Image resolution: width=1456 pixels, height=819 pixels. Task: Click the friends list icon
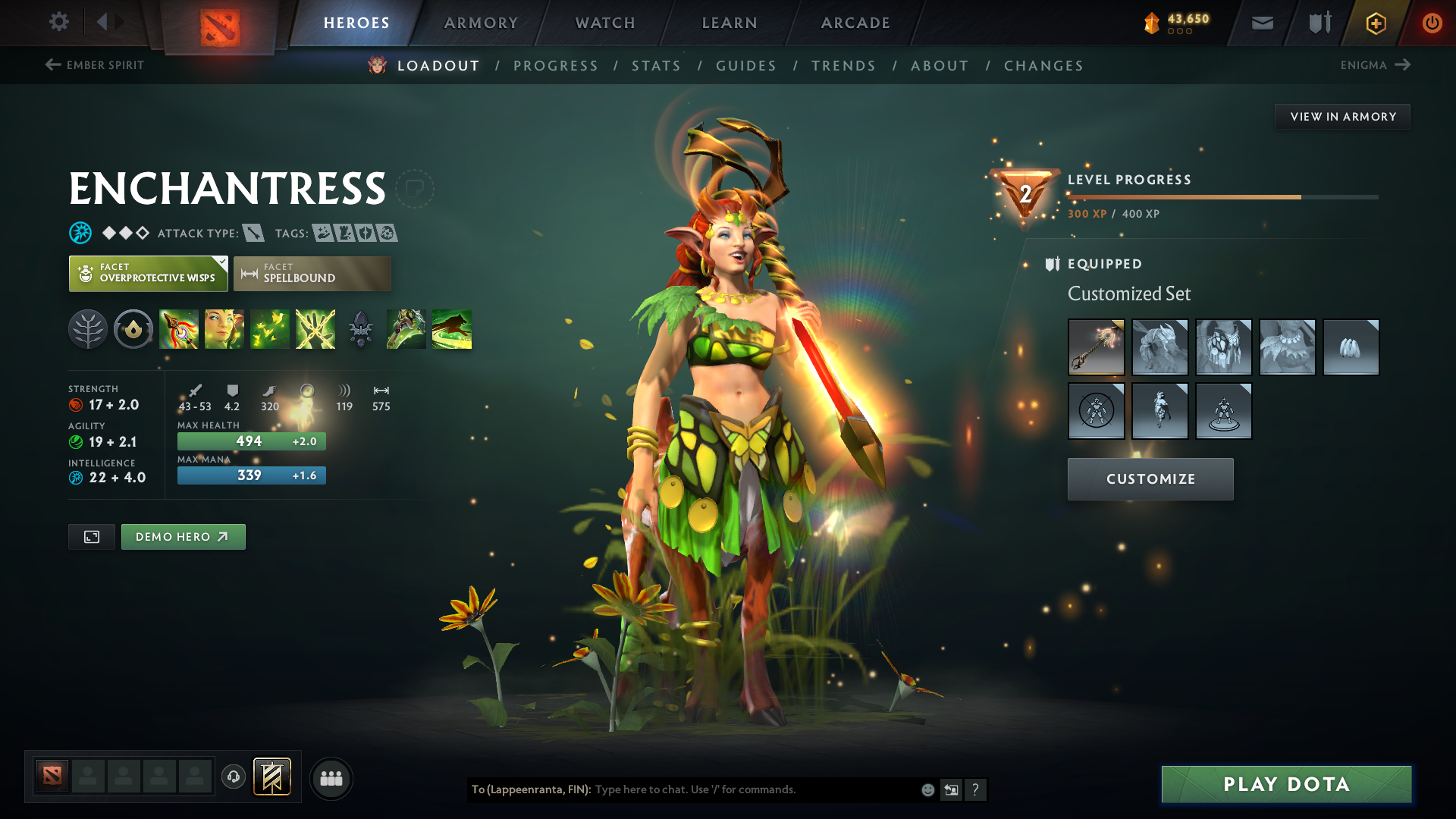click(x=331, y=778)
